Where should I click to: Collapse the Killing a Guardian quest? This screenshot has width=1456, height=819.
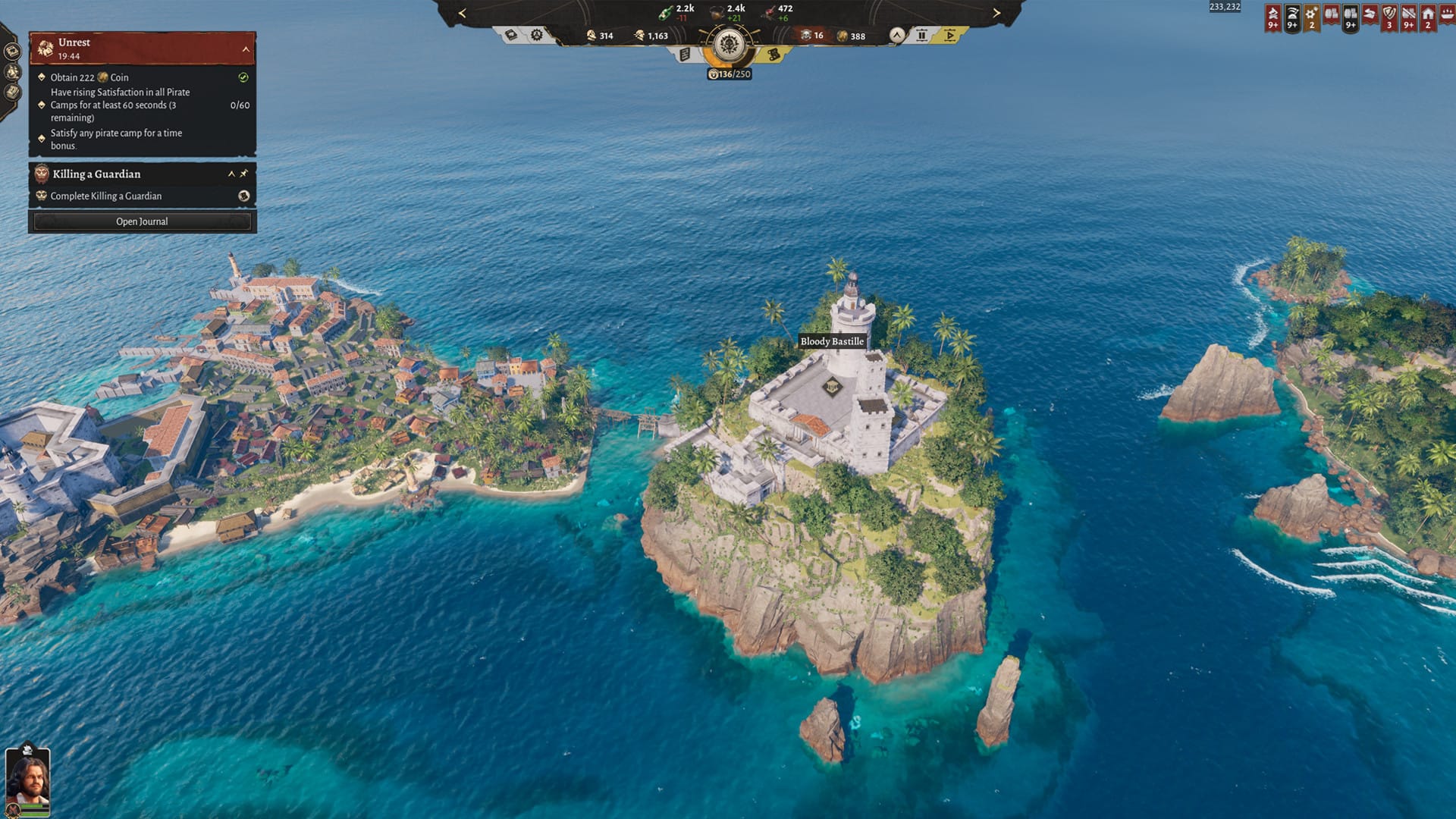click(231, 174)
